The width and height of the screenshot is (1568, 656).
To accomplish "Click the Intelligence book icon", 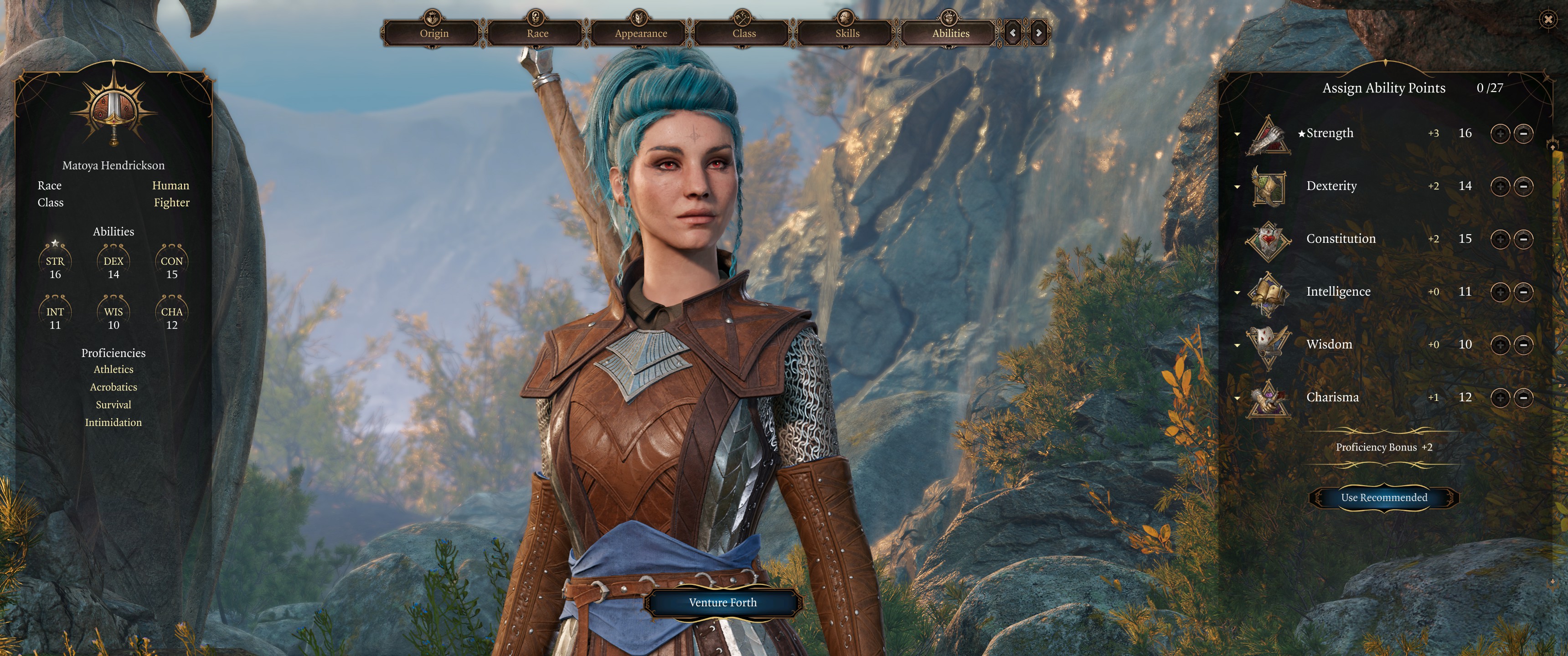I will coord(1269,292).
